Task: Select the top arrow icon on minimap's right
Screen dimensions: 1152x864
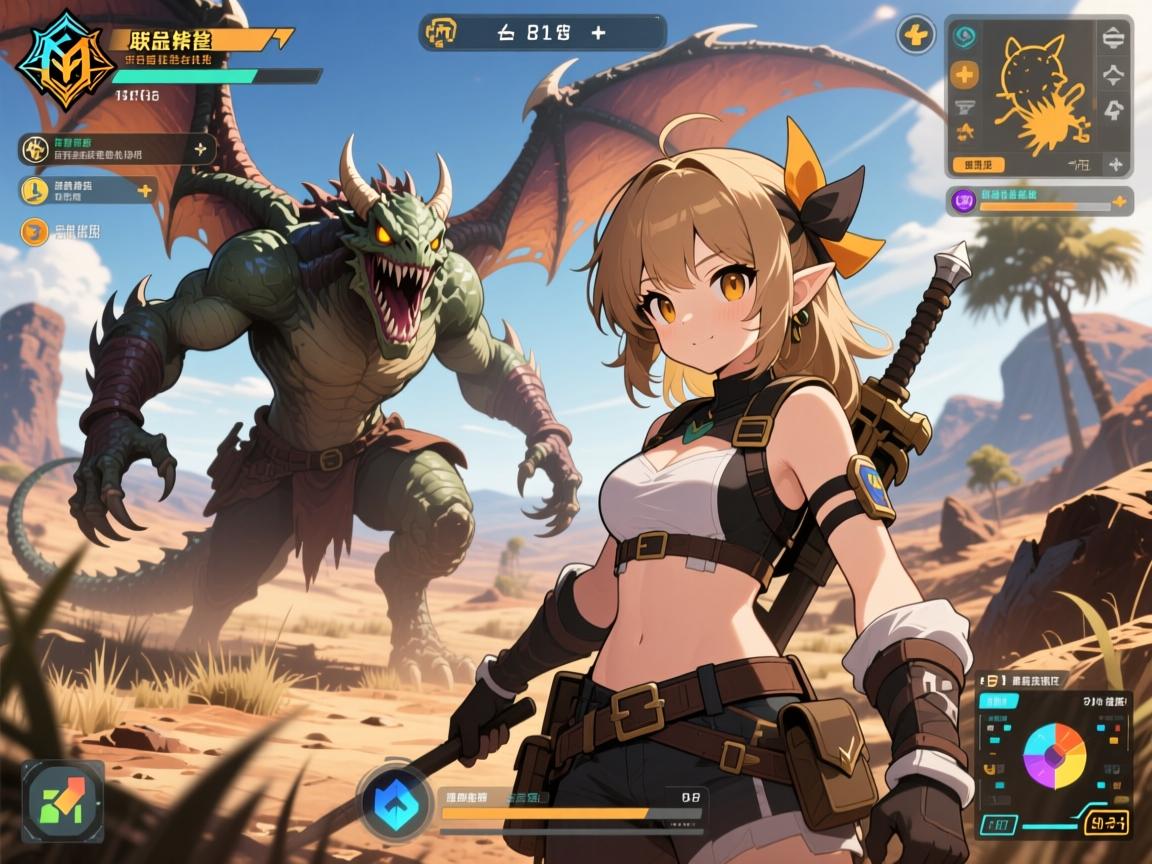Action: (1113, 39)
